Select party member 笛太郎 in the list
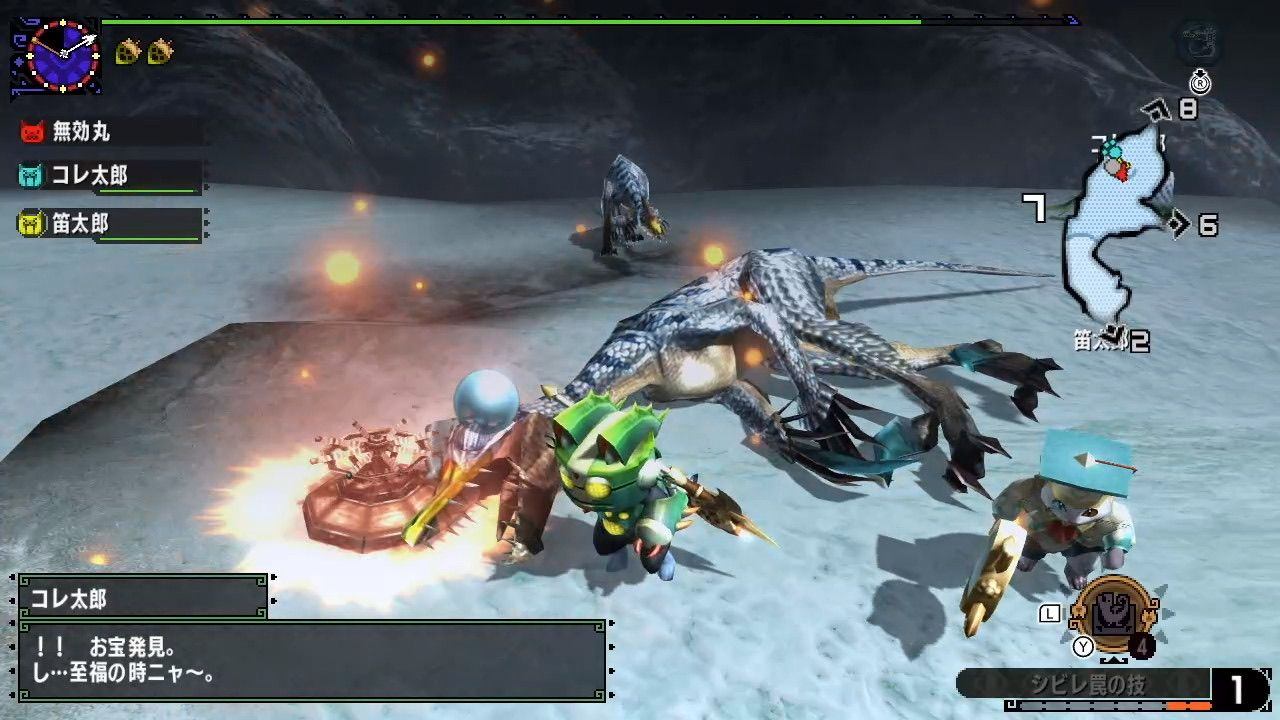 pyautogui.click(x=80, y=224)
